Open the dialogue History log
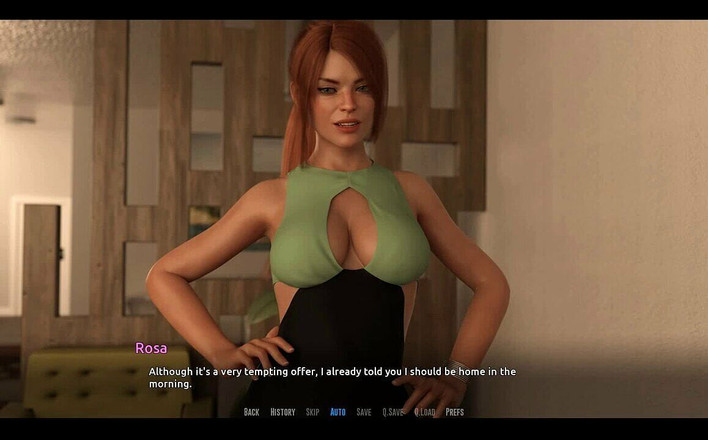 click(283, 412)
